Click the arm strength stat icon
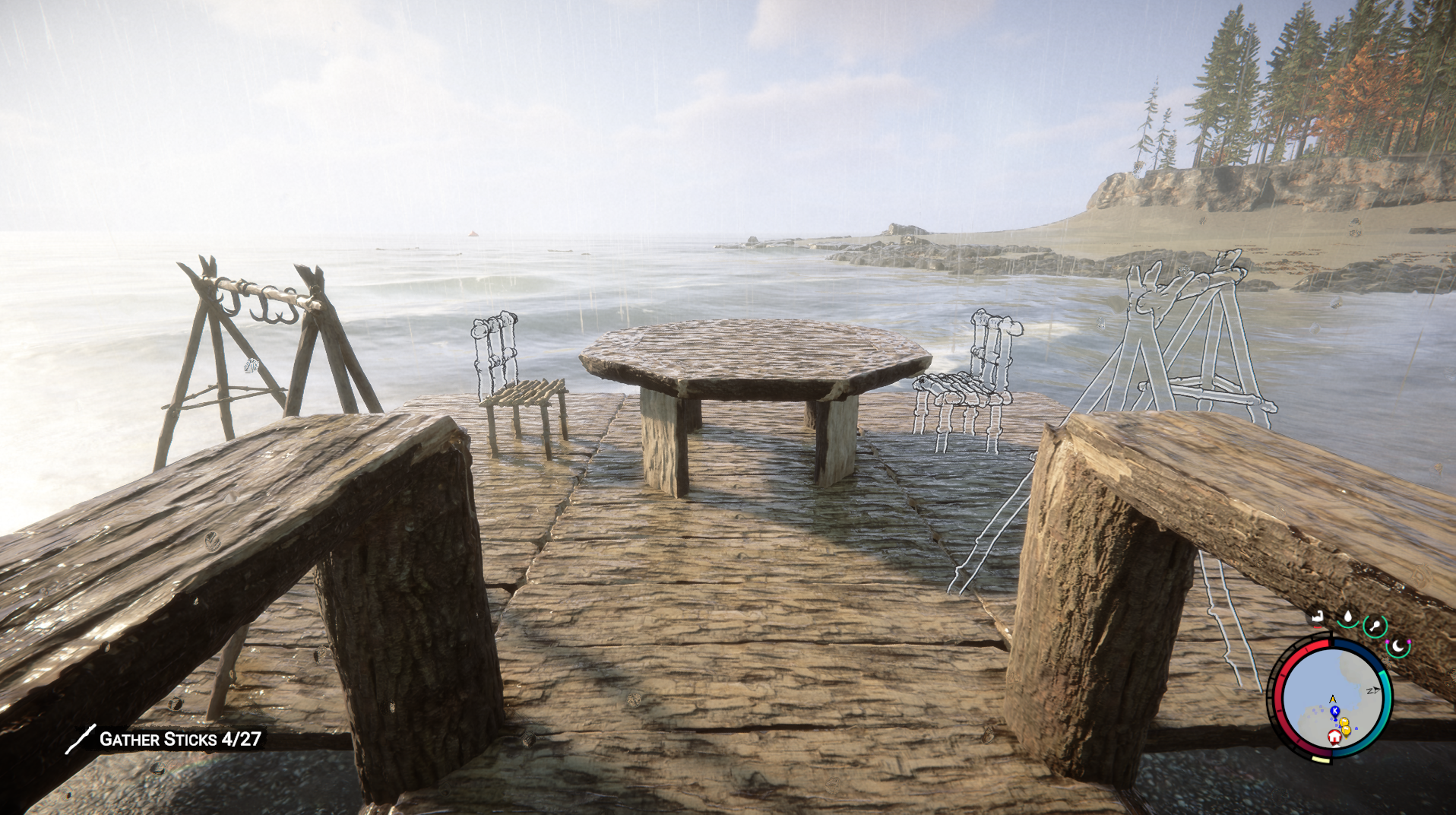The height and width of the screenshot is (815, 1456). pos(1317,616)
